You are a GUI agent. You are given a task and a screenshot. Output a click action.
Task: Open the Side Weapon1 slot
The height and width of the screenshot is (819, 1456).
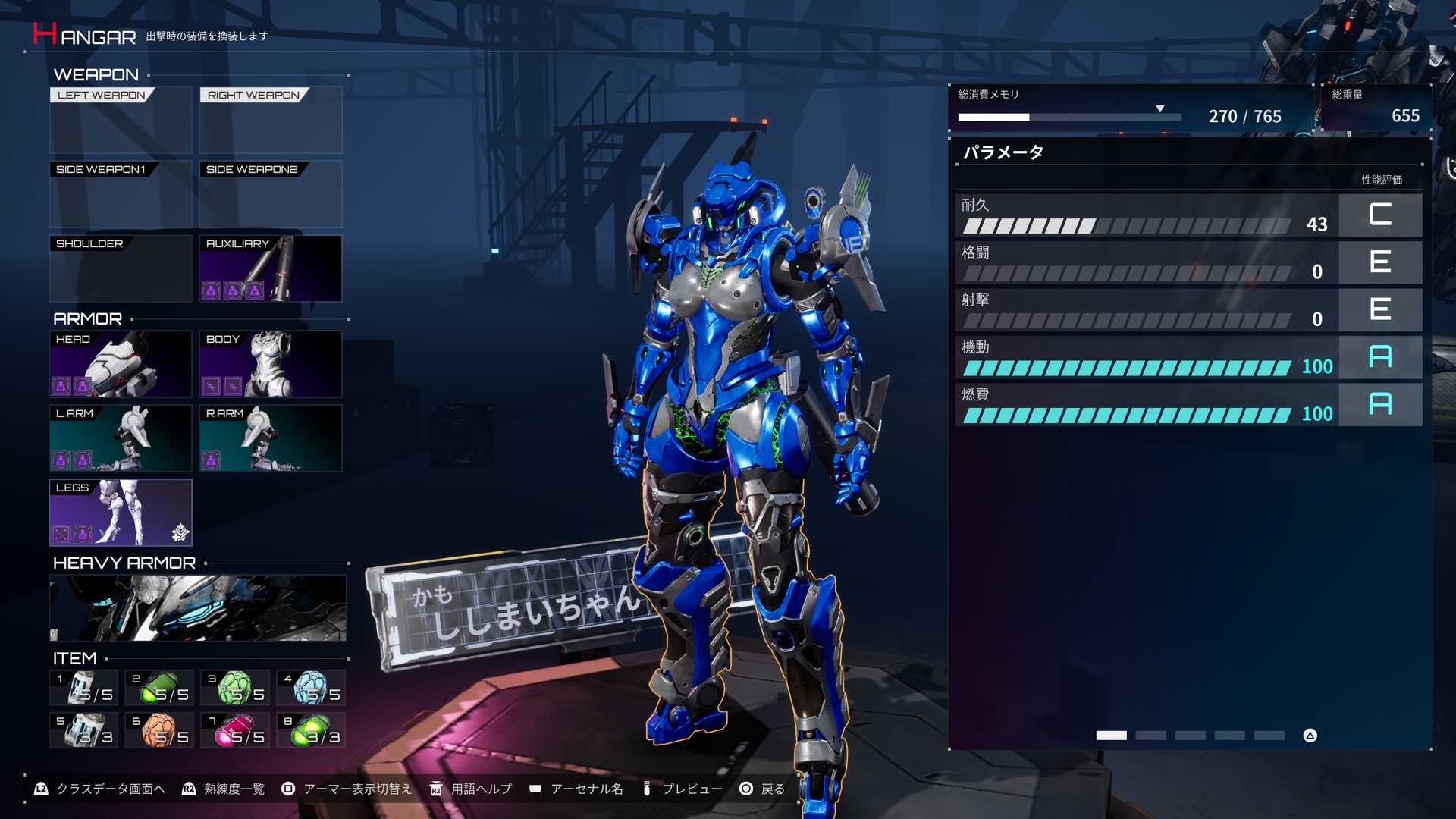(x=121, y=194)
